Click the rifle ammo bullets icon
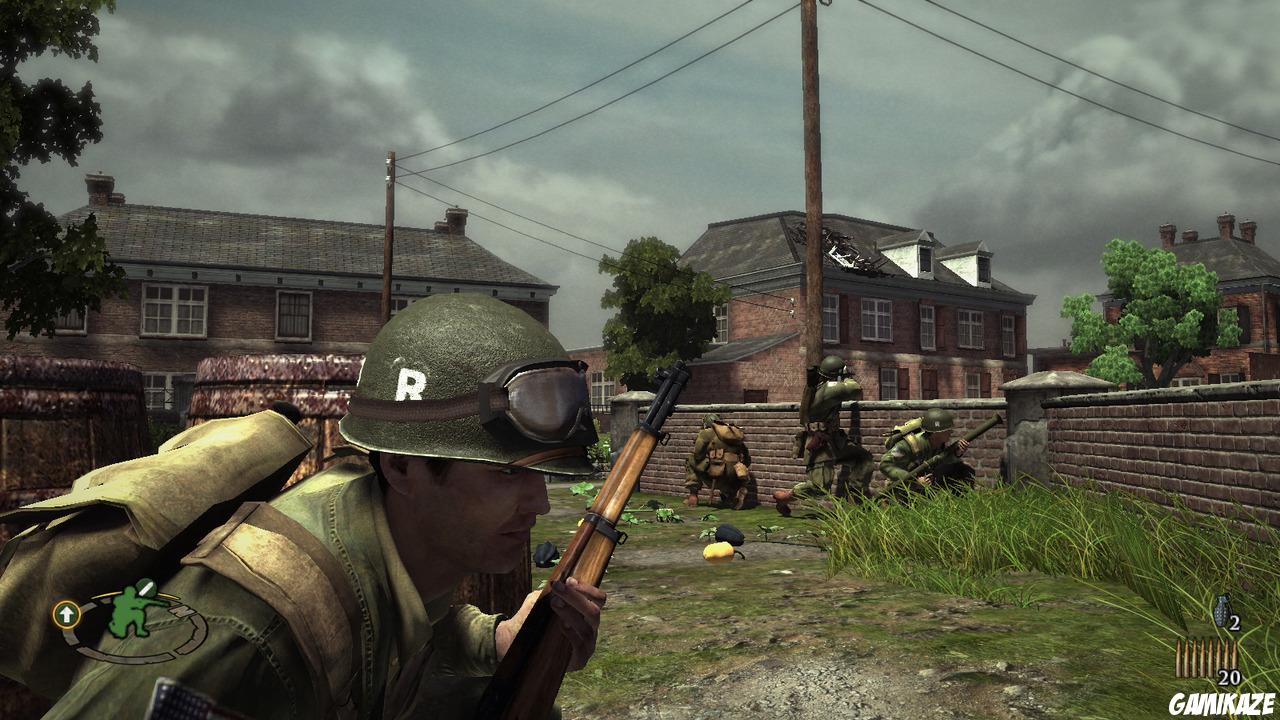The image size is (1280, 720). coord(1206,658)
